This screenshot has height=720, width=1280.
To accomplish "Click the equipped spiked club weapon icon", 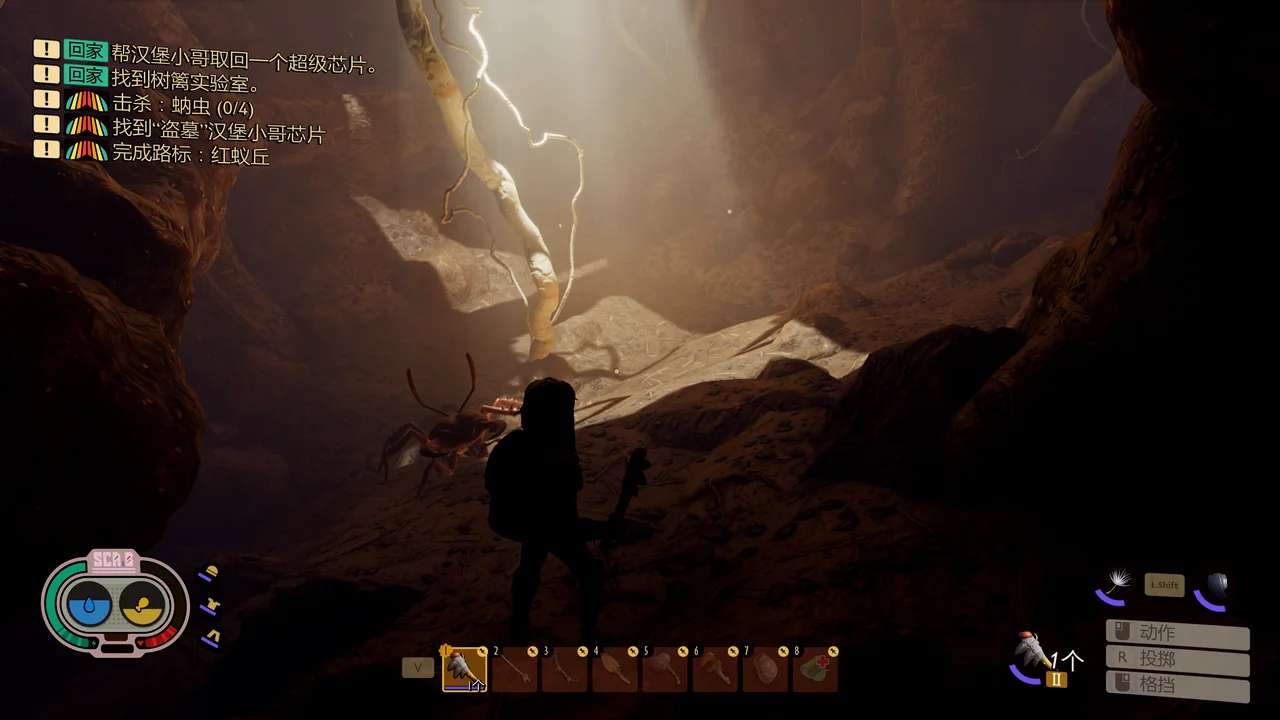I will tap(1032, 653).
